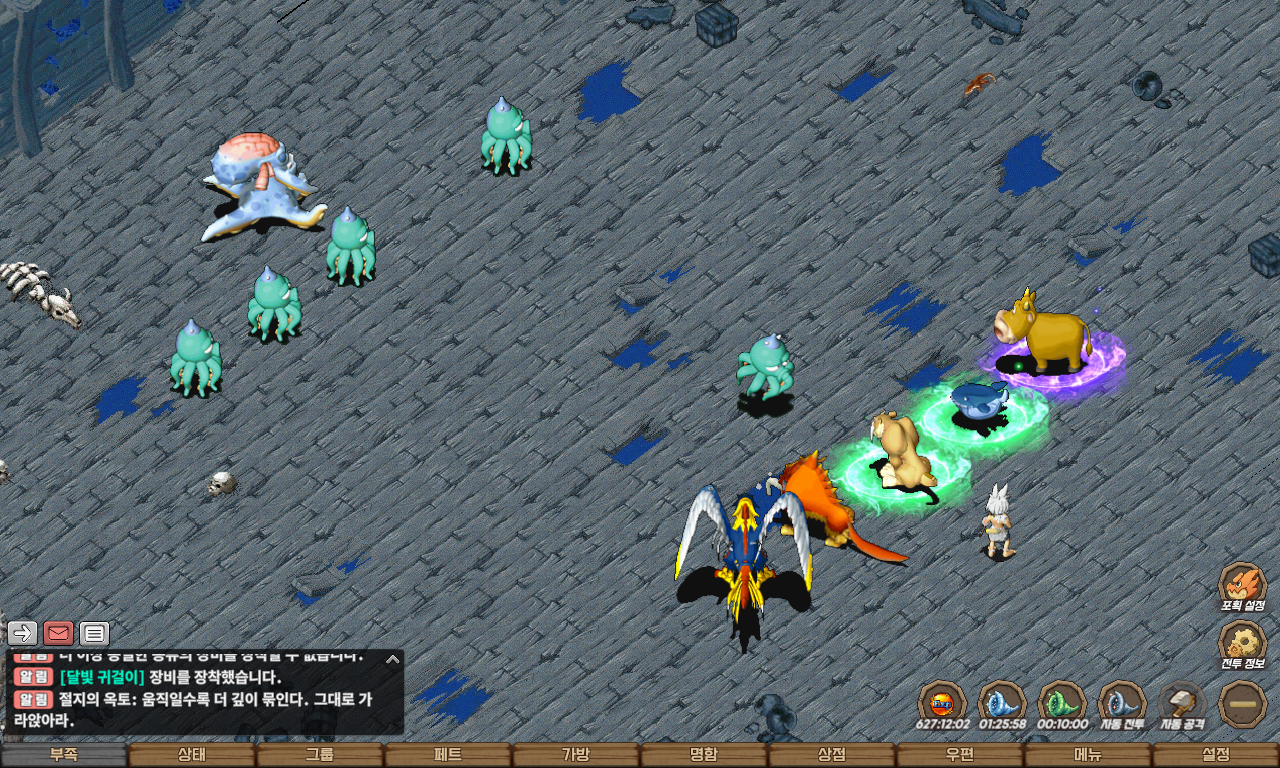Toggle 자동 전투 auto battle
Viewport: 1280px width, 768px height.
[x=1122, y=701]
